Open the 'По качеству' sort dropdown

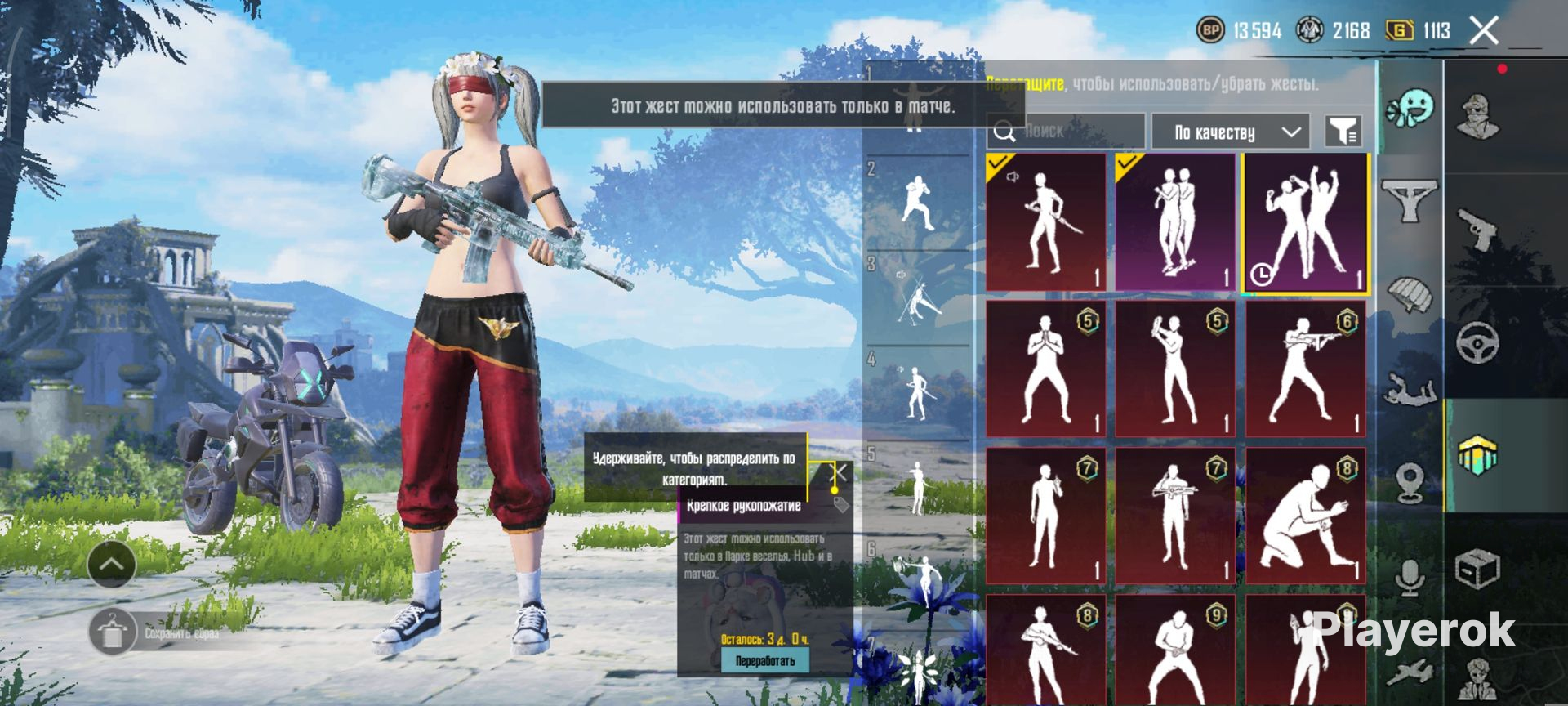tap(1230, 132)
